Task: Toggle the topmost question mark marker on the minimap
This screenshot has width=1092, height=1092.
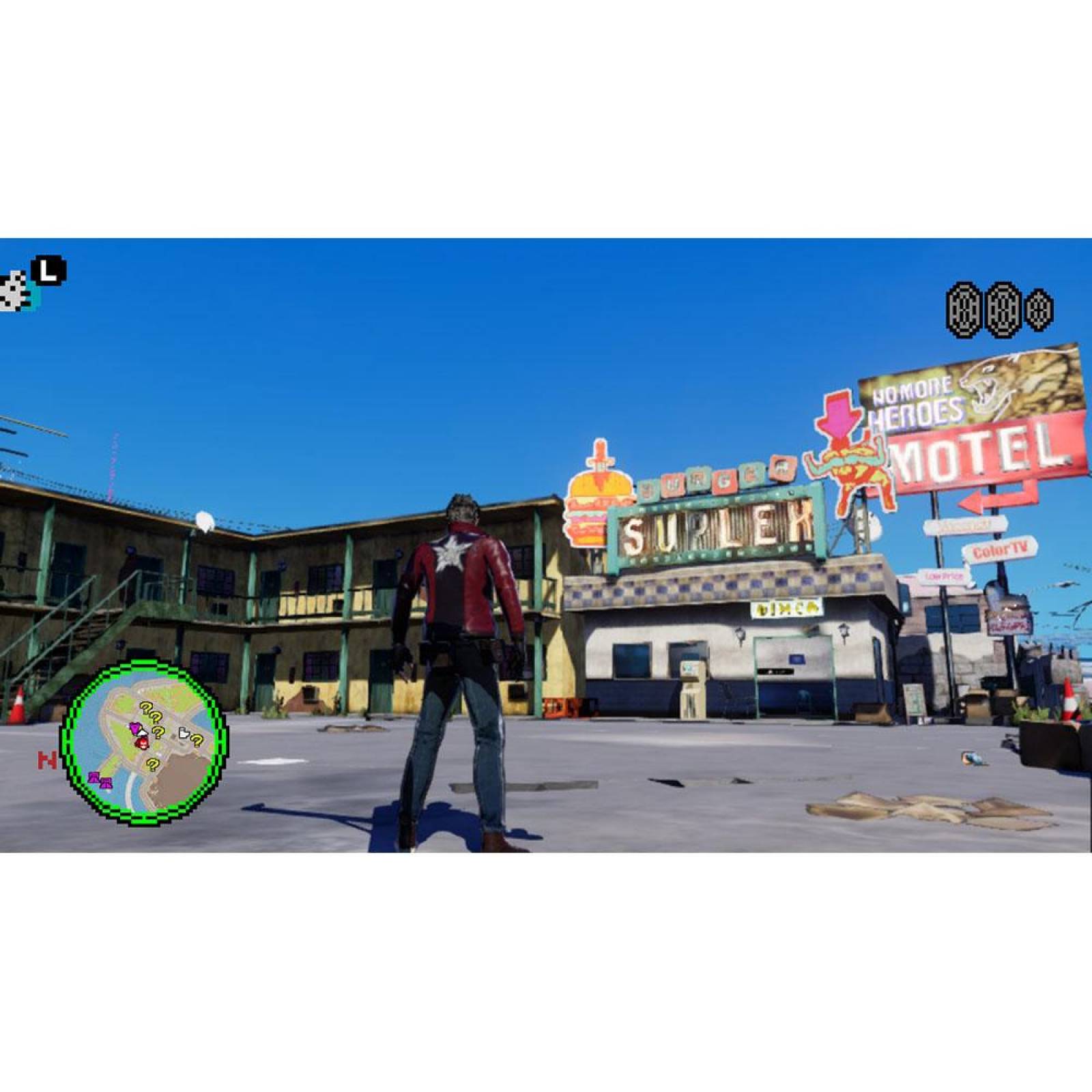Action: pyautogui.click(x=145, y=708)
